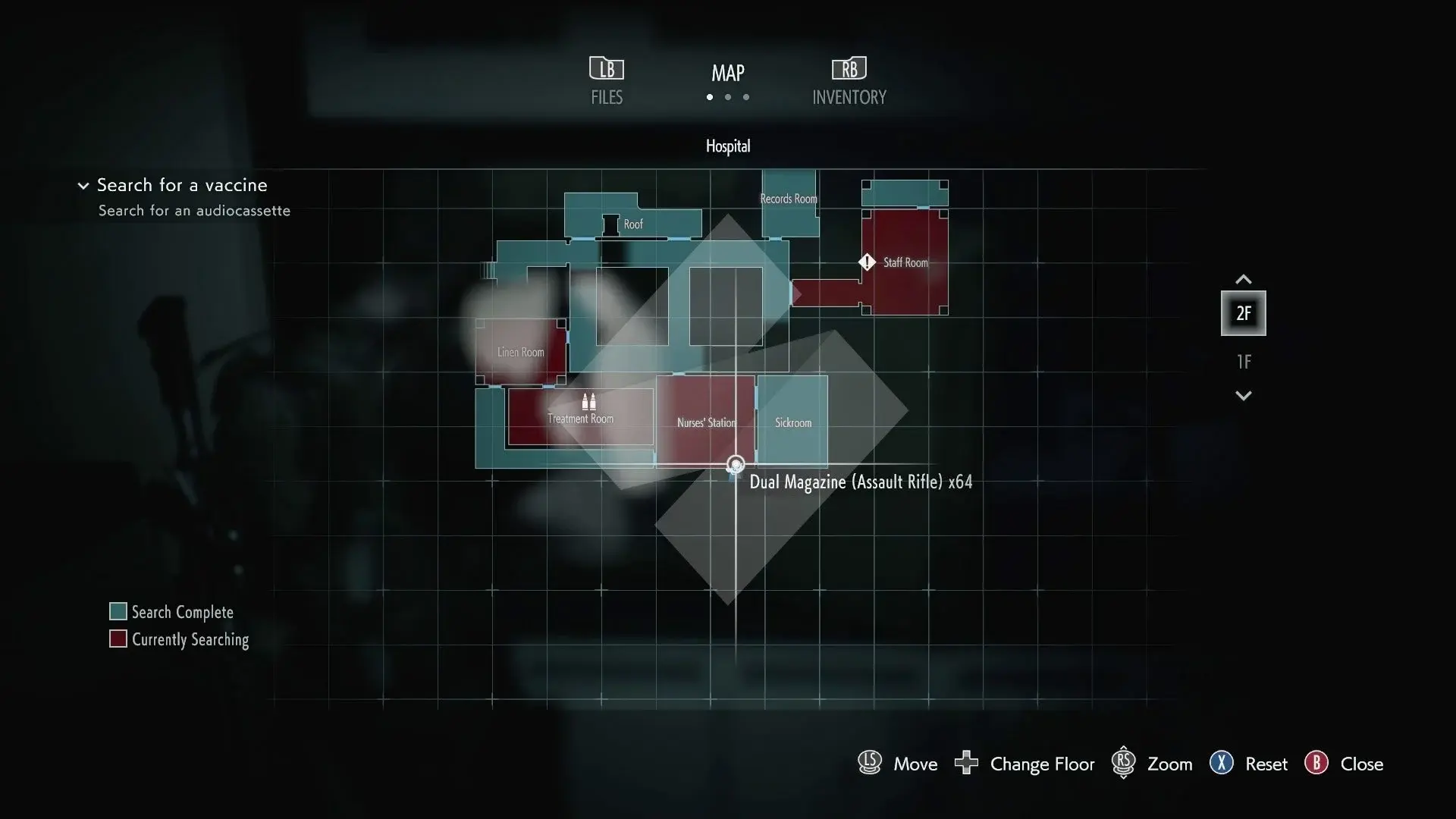The height and width of the screenshot is (819, 1456).
Task: Select the ammo icon in Treatment Room
Action: 588,401
